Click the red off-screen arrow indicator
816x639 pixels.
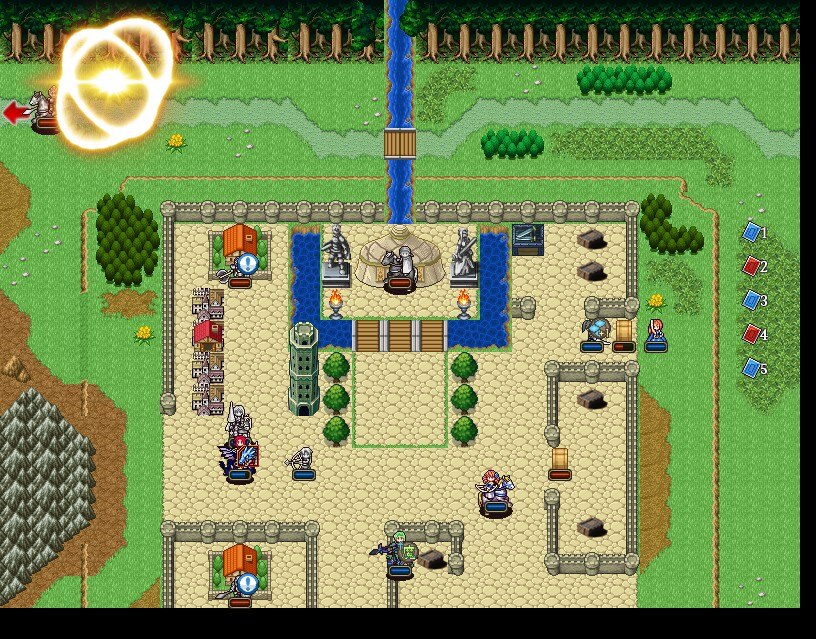tap(14, 112)
